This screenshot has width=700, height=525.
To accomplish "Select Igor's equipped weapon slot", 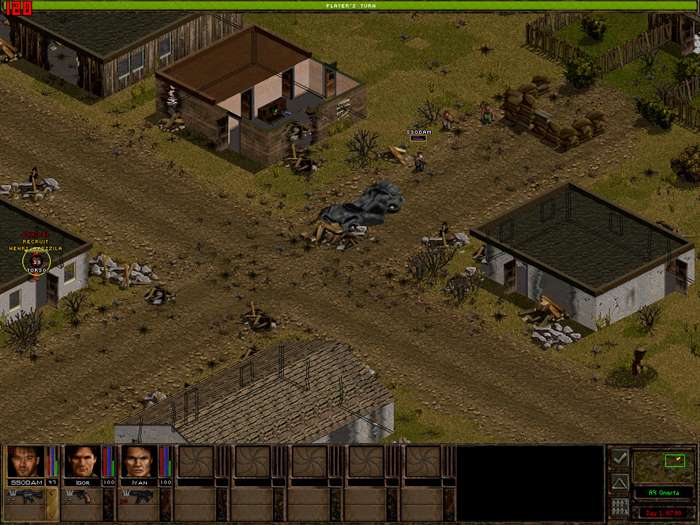I will coord(82,497).
